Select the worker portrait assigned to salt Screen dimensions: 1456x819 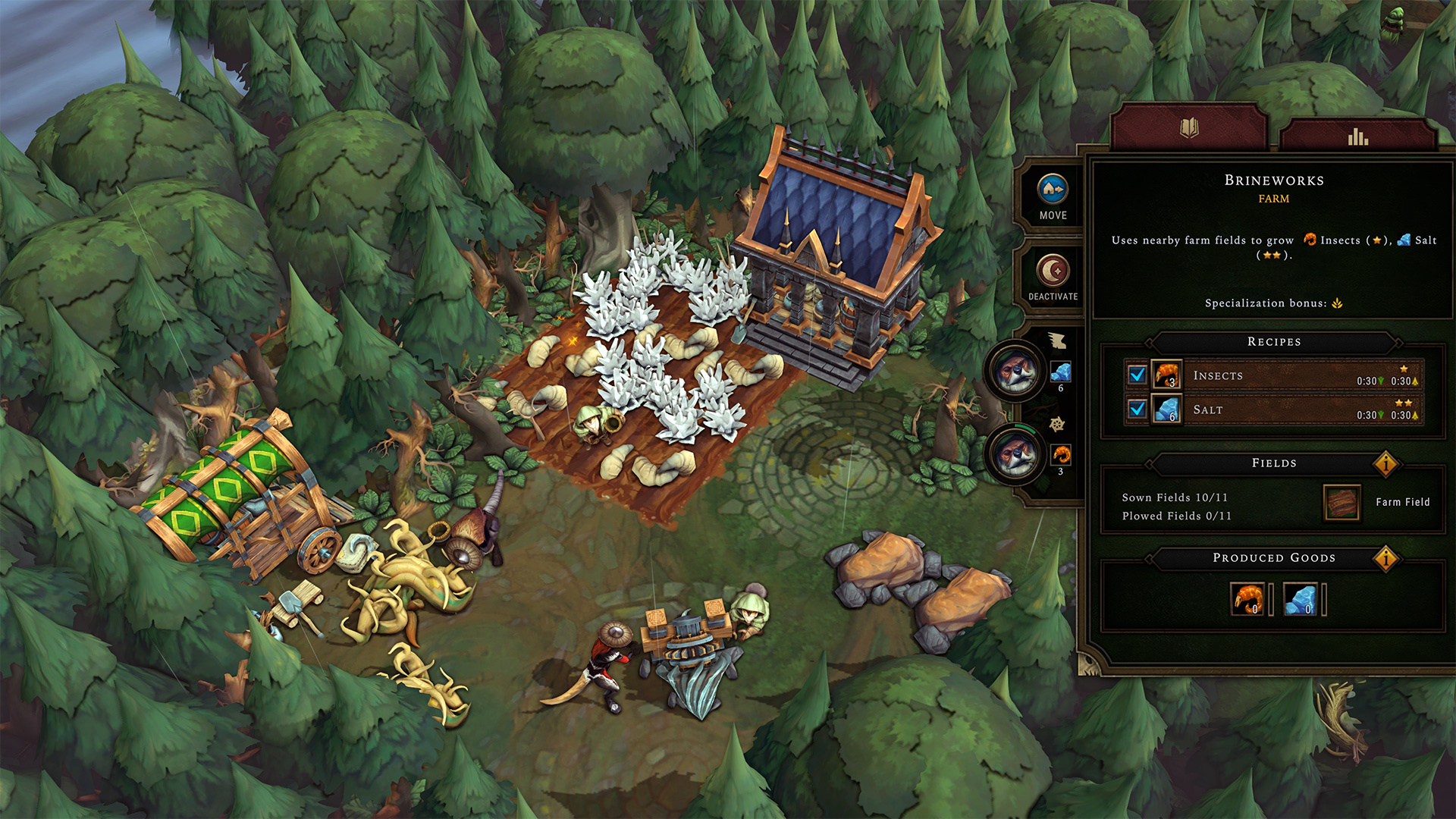[1015, 372]
